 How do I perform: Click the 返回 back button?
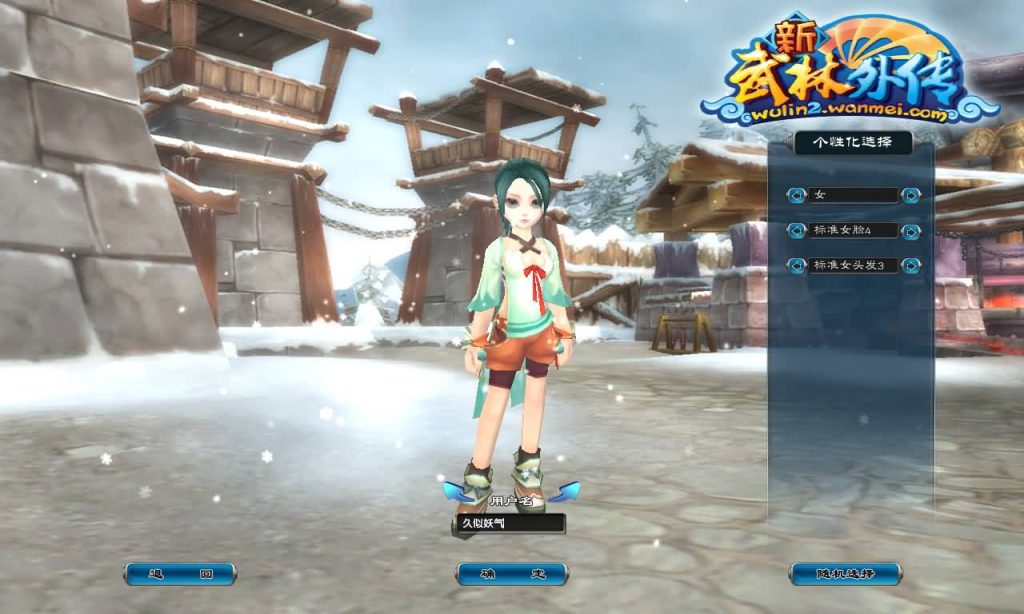(180, 574)
